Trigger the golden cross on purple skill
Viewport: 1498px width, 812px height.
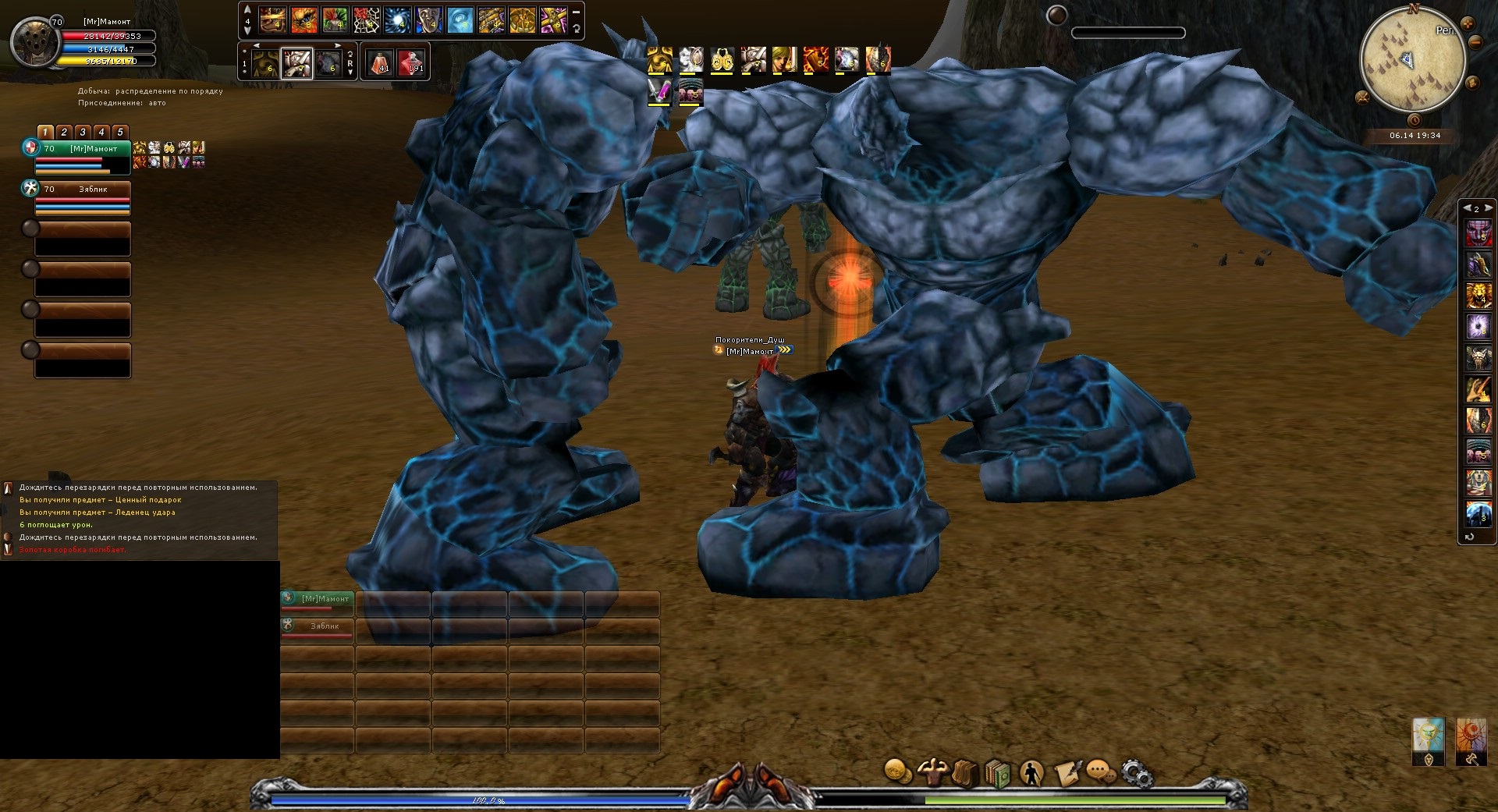pos(553,20)
